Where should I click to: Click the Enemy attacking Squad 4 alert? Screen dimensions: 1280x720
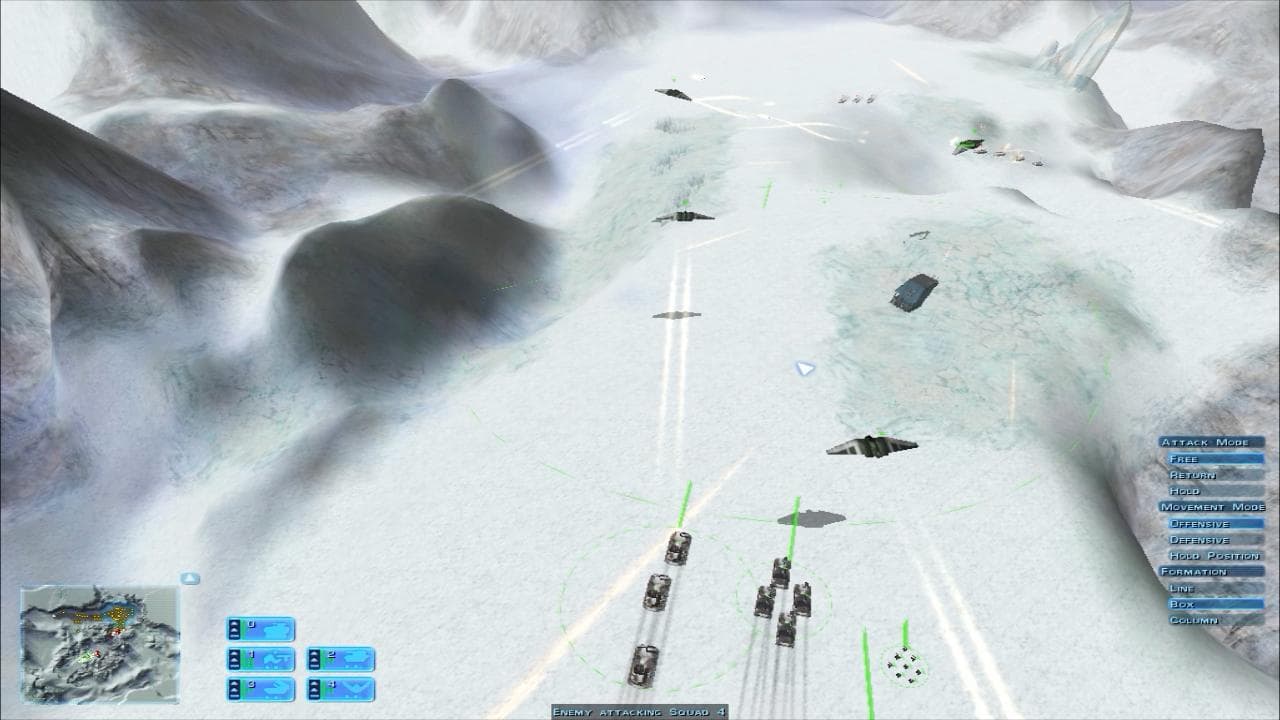638,712
